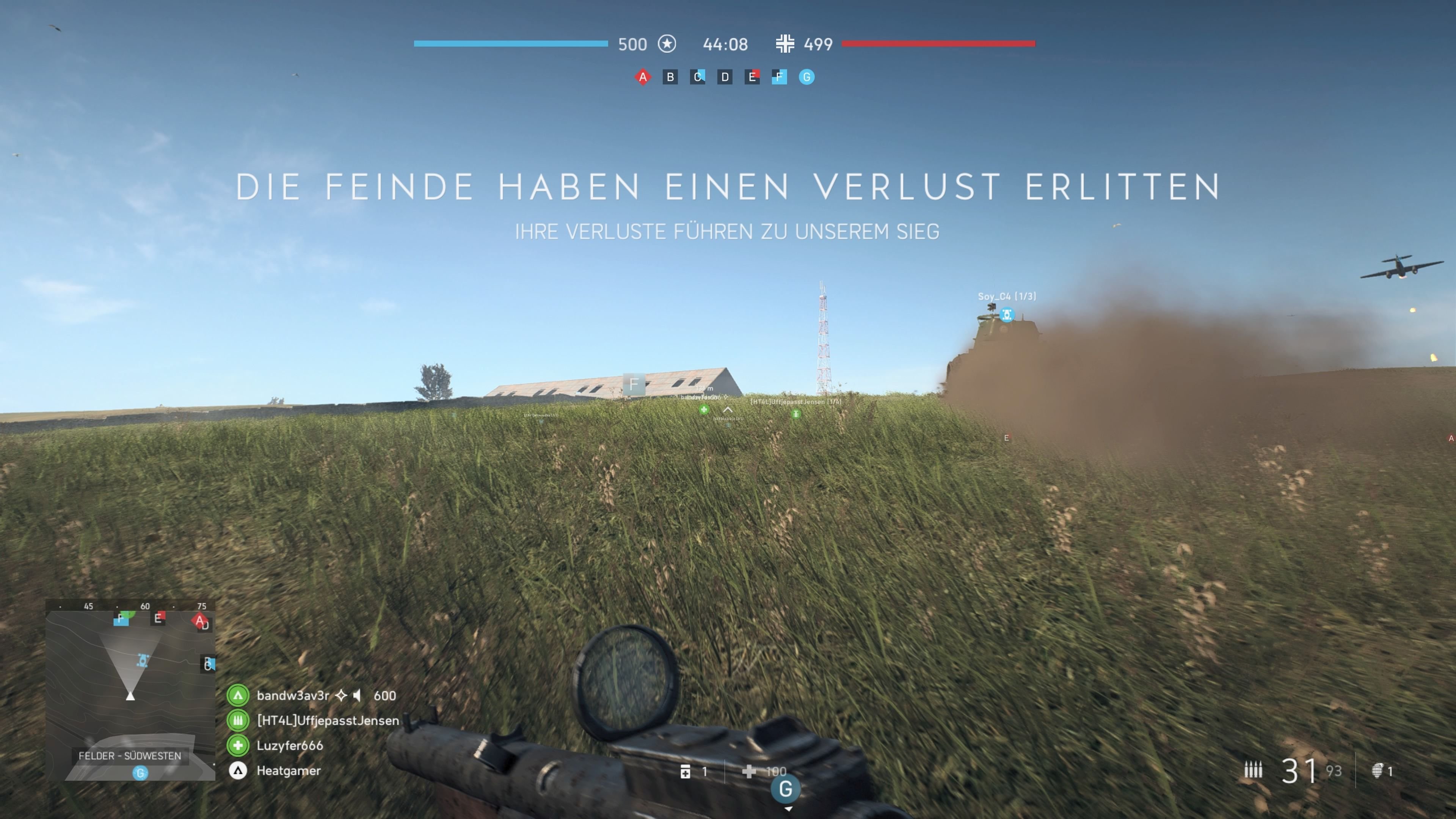
Task: Select objective D in the objective bar
Action: tap(725, 77)
